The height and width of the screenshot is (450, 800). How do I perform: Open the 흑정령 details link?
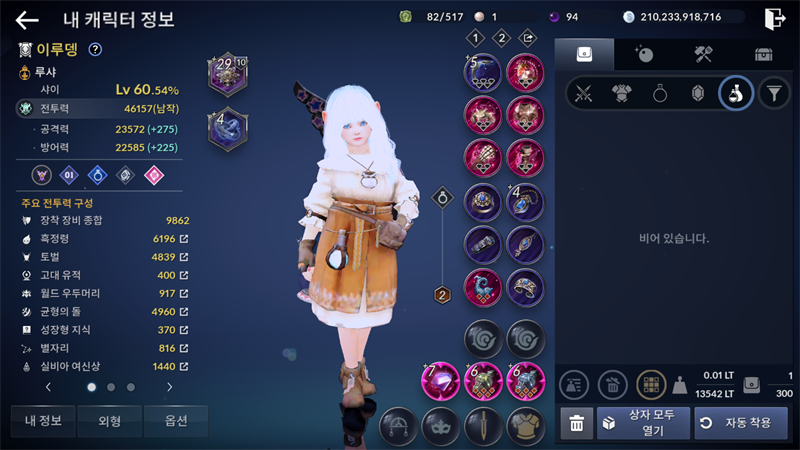pyautogui.click(x=183, y=239)
